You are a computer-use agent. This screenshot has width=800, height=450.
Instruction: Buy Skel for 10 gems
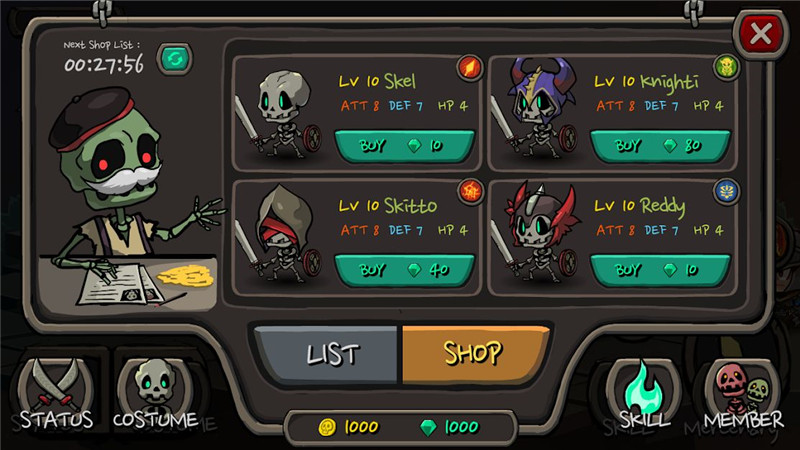click(403, 145)
